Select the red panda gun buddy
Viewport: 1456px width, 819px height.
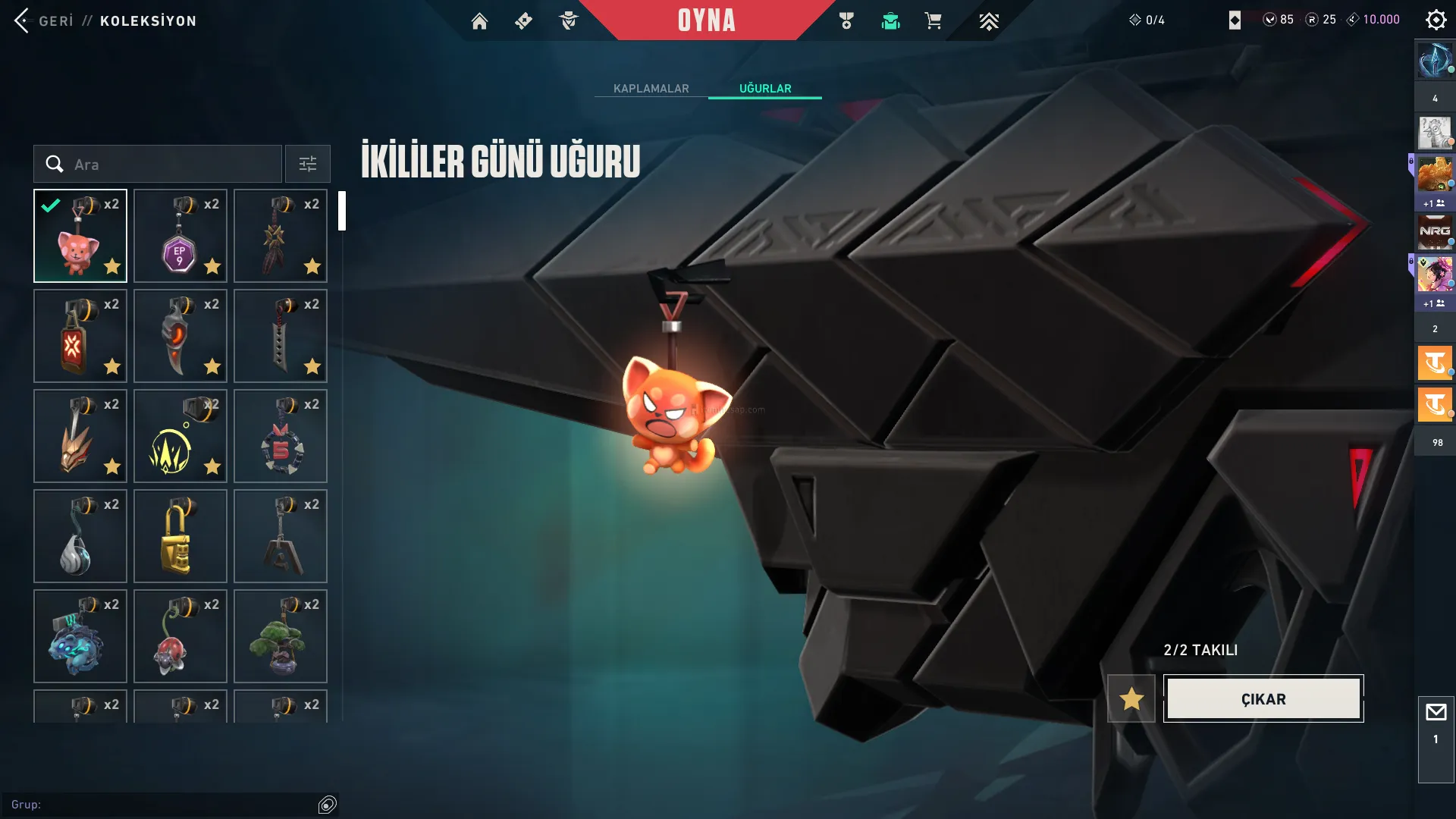(x=80, y=236)
